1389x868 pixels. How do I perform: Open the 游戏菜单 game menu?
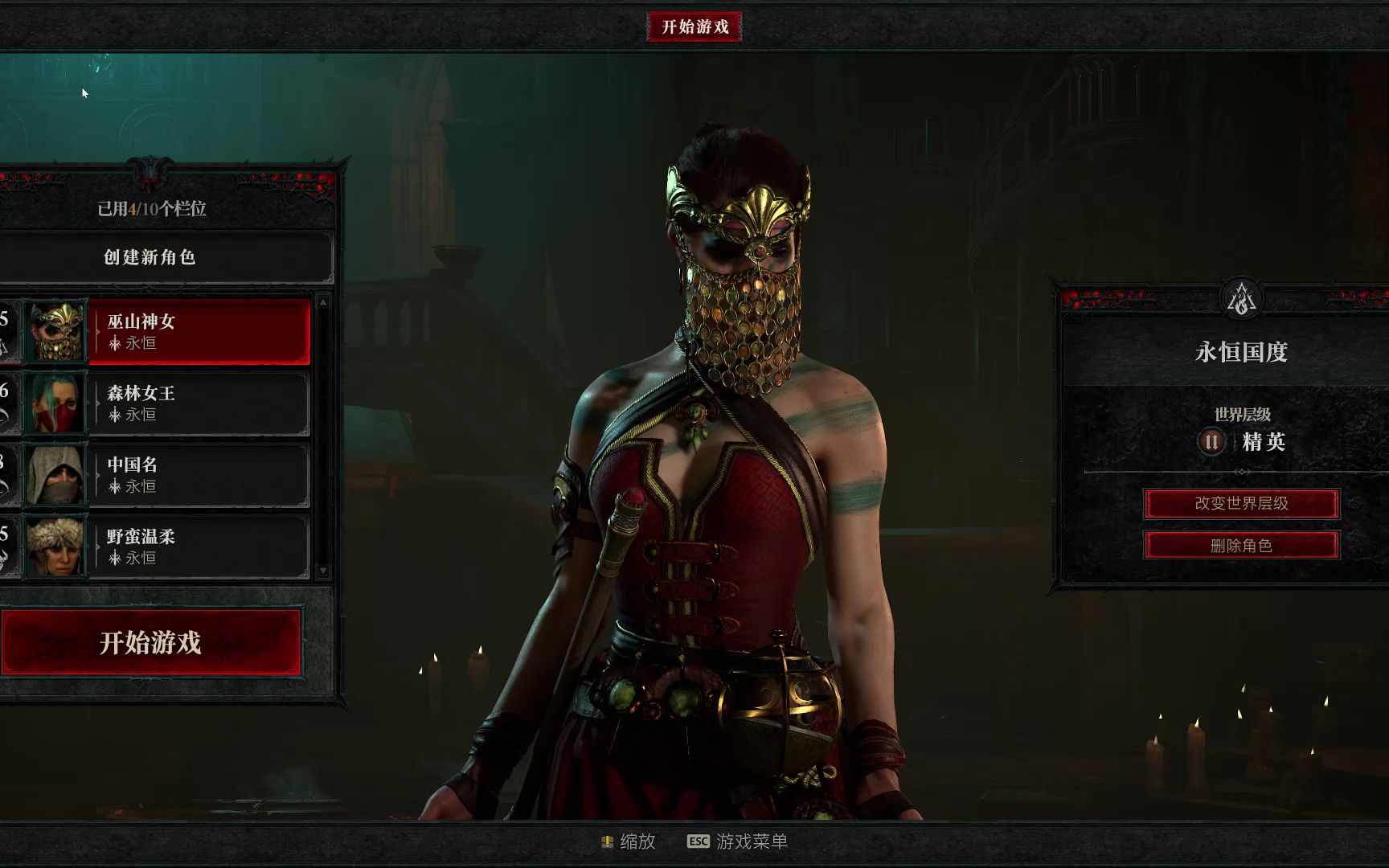(x=737, y=841)
